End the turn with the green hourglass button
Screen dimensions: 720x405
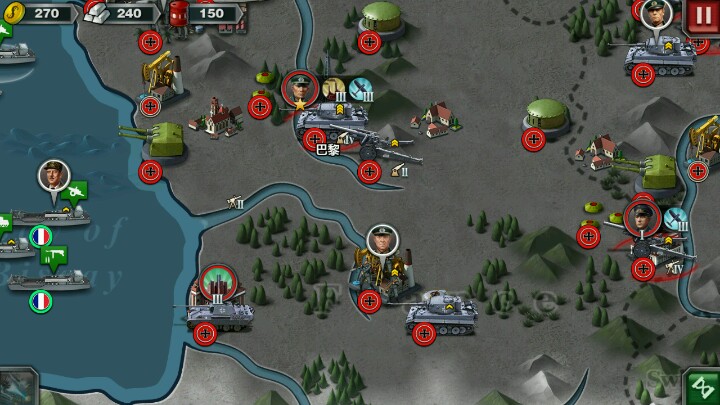(x=701, y=387)
